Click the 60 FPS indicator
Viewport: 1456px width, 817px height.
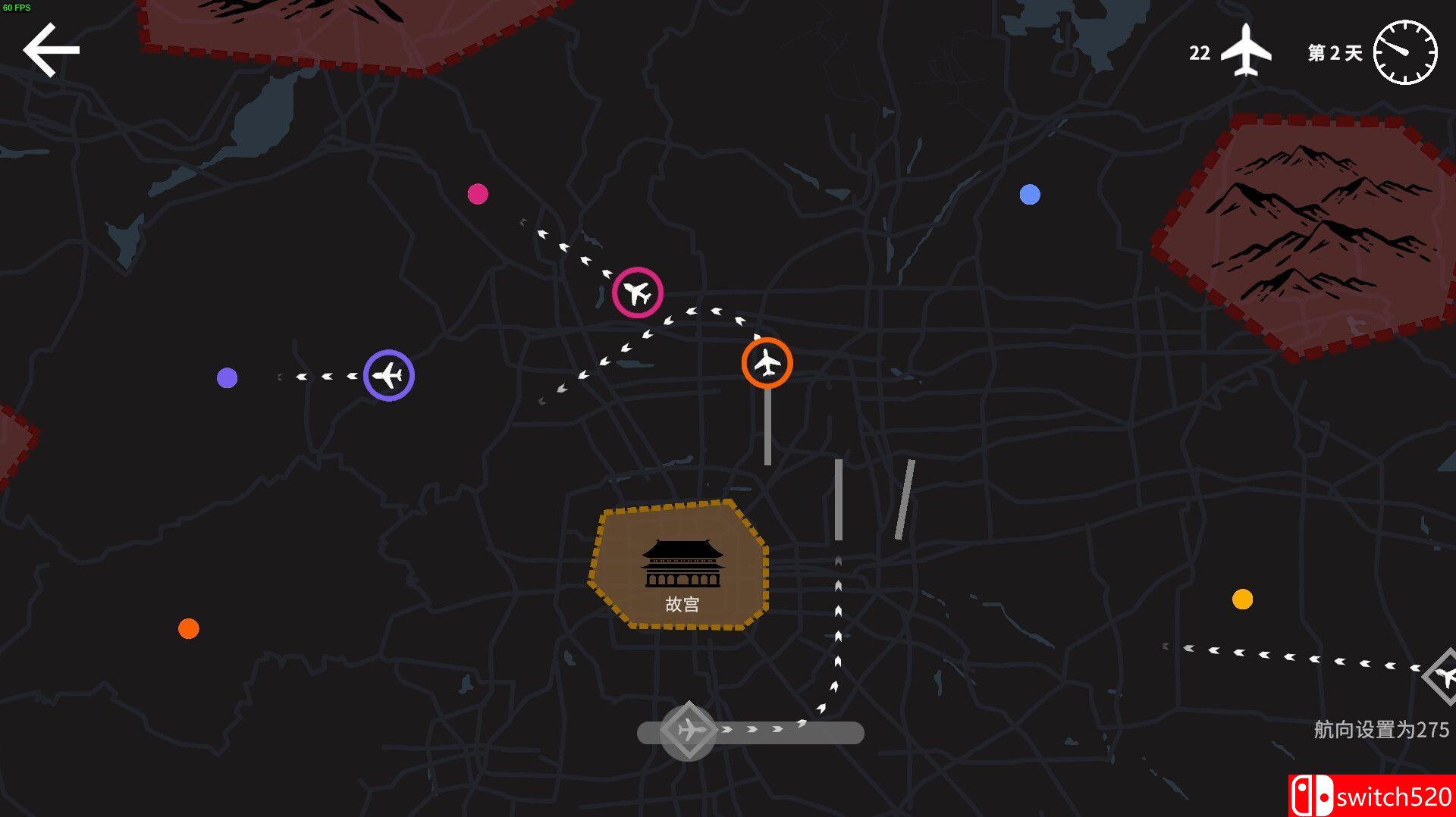tap(17, 6)
